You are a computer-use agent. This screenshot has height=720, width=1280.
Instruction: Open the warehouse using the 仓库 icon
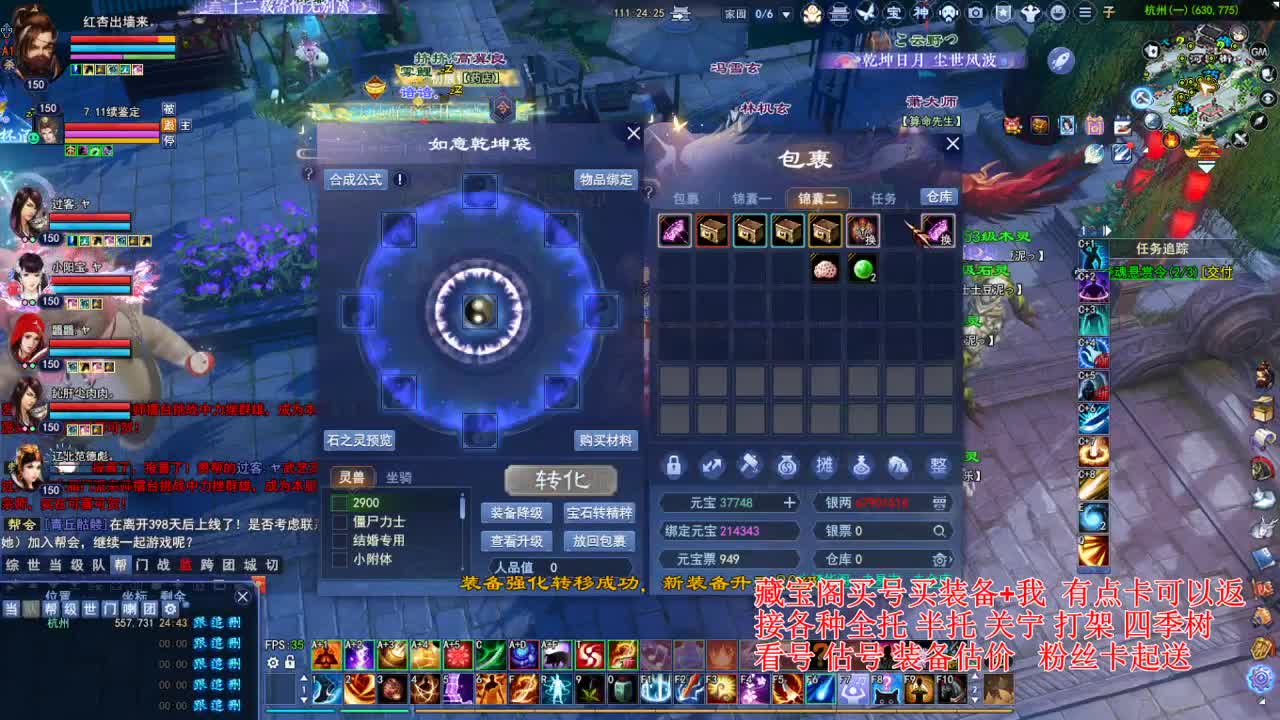point(937,196)
